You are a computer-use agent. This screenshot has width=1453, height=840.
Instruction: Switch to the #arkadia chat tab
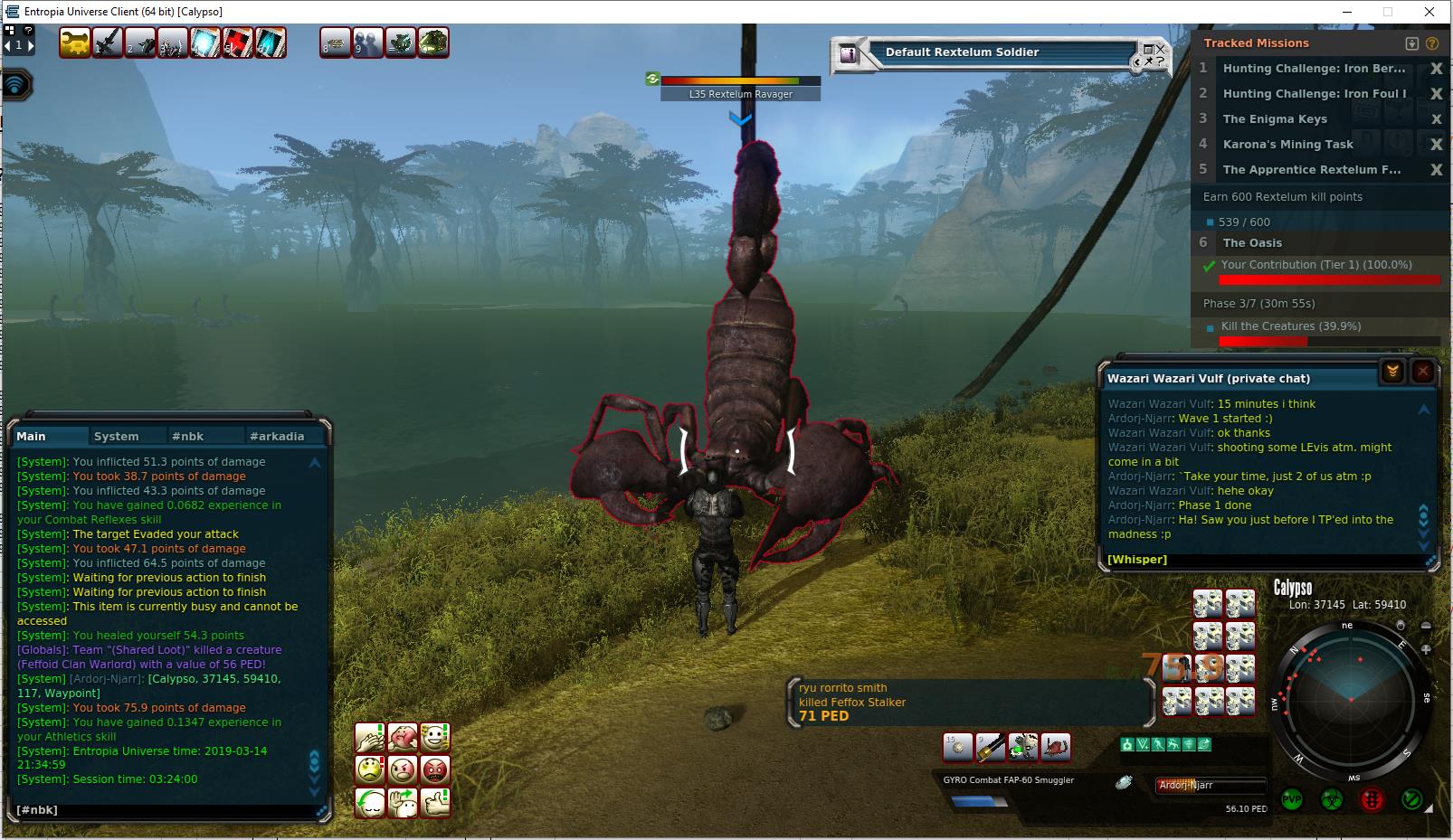coord(277,436)
